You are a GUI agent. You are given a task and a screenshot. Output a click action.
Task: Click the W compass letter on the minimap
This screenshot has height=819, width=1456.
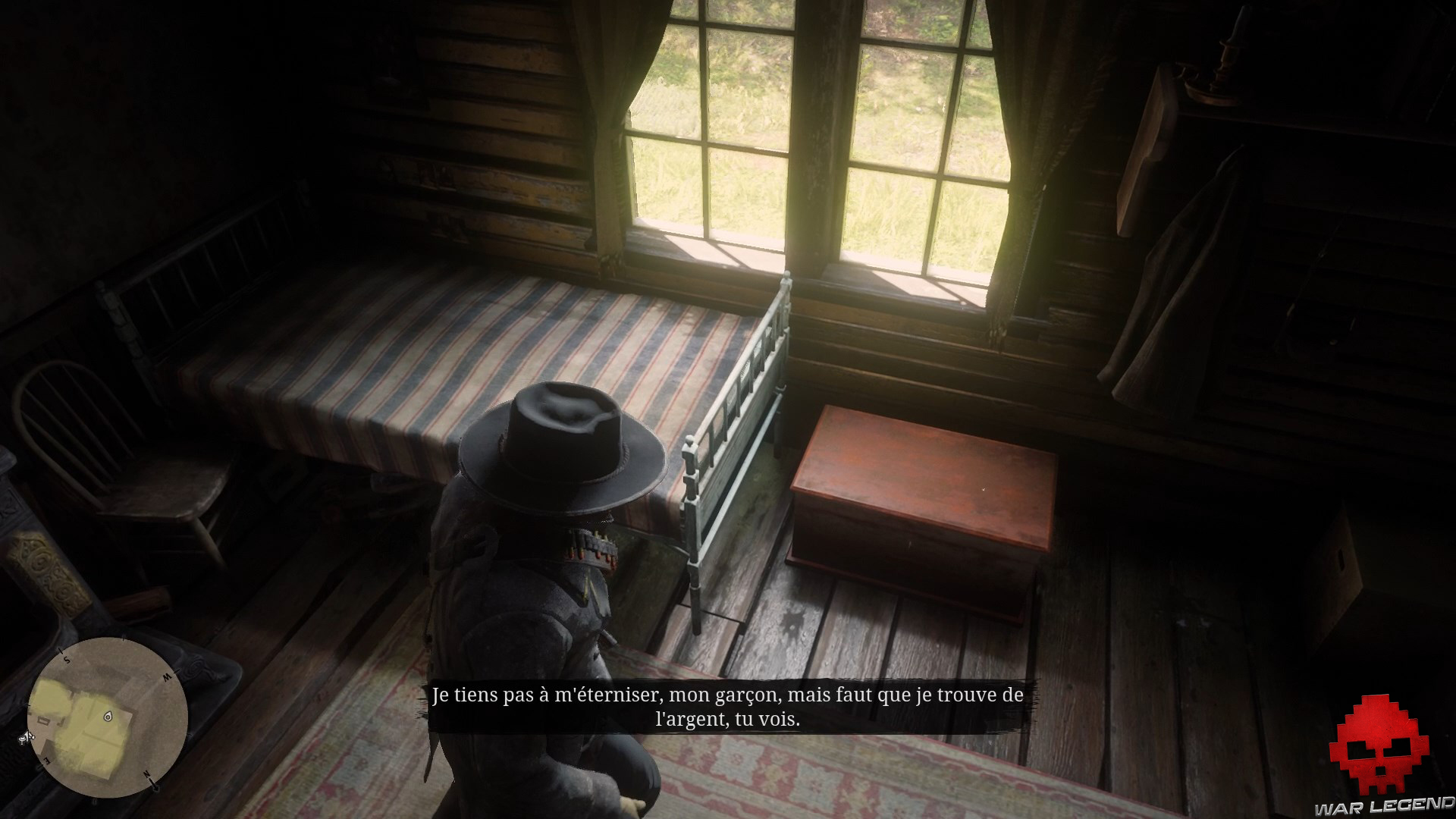[x=168, y=676]
